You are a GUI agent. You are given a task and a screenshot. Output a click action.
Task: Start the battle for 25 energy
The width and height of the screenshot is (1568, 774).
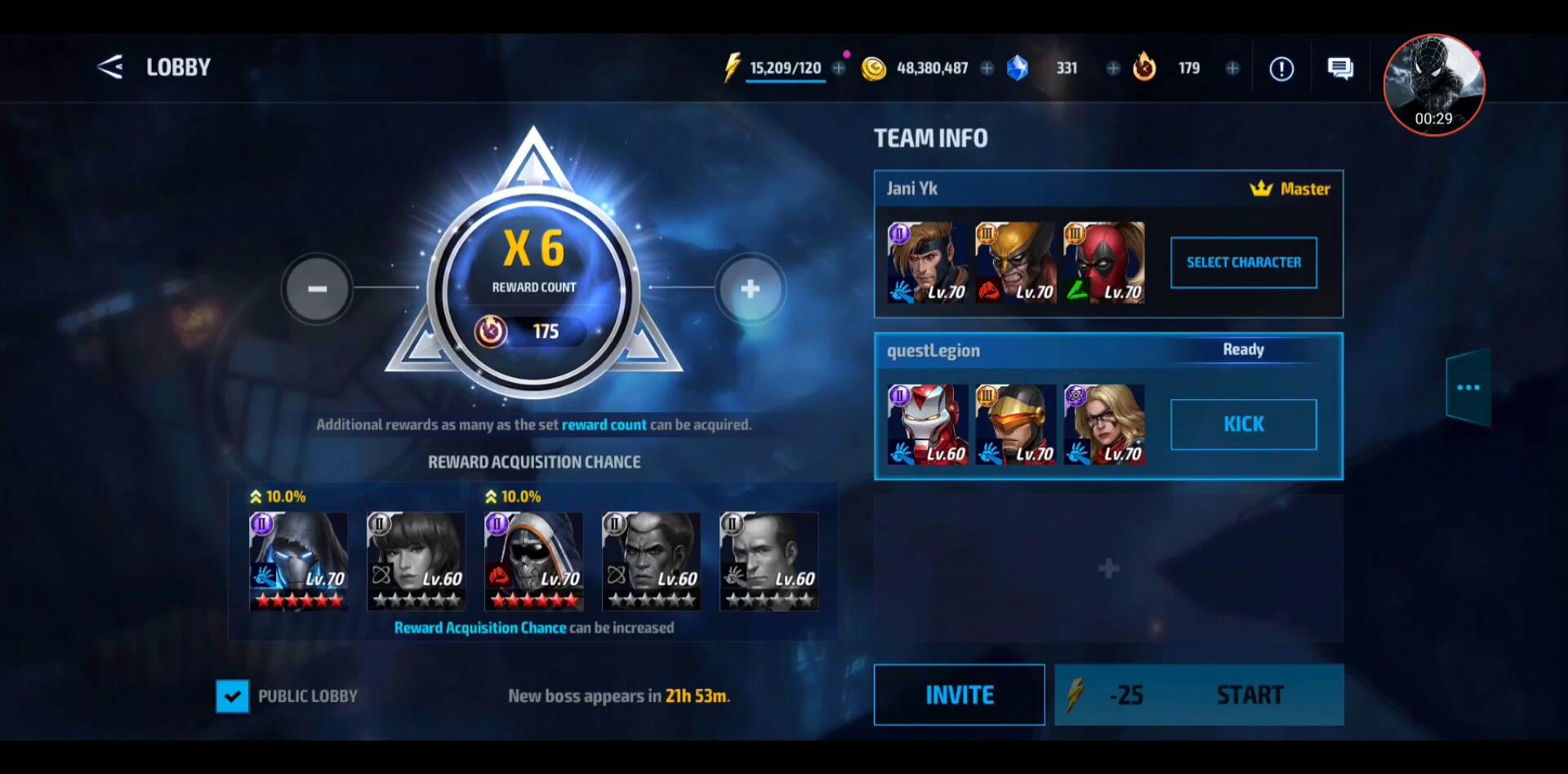[1199, 695]
